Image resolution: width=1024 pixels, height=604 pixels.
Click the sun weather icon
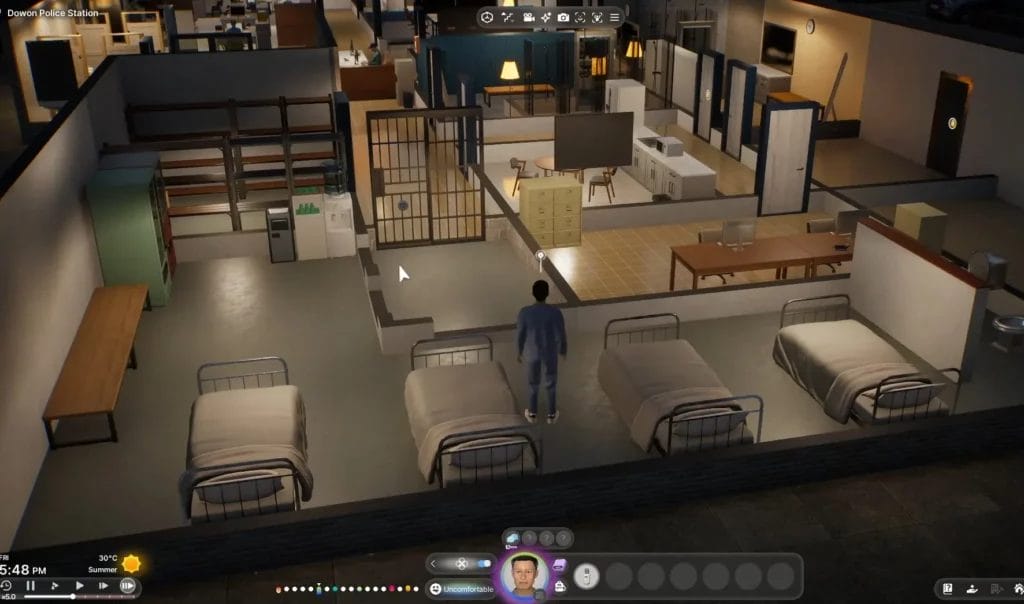click(131, 564)
